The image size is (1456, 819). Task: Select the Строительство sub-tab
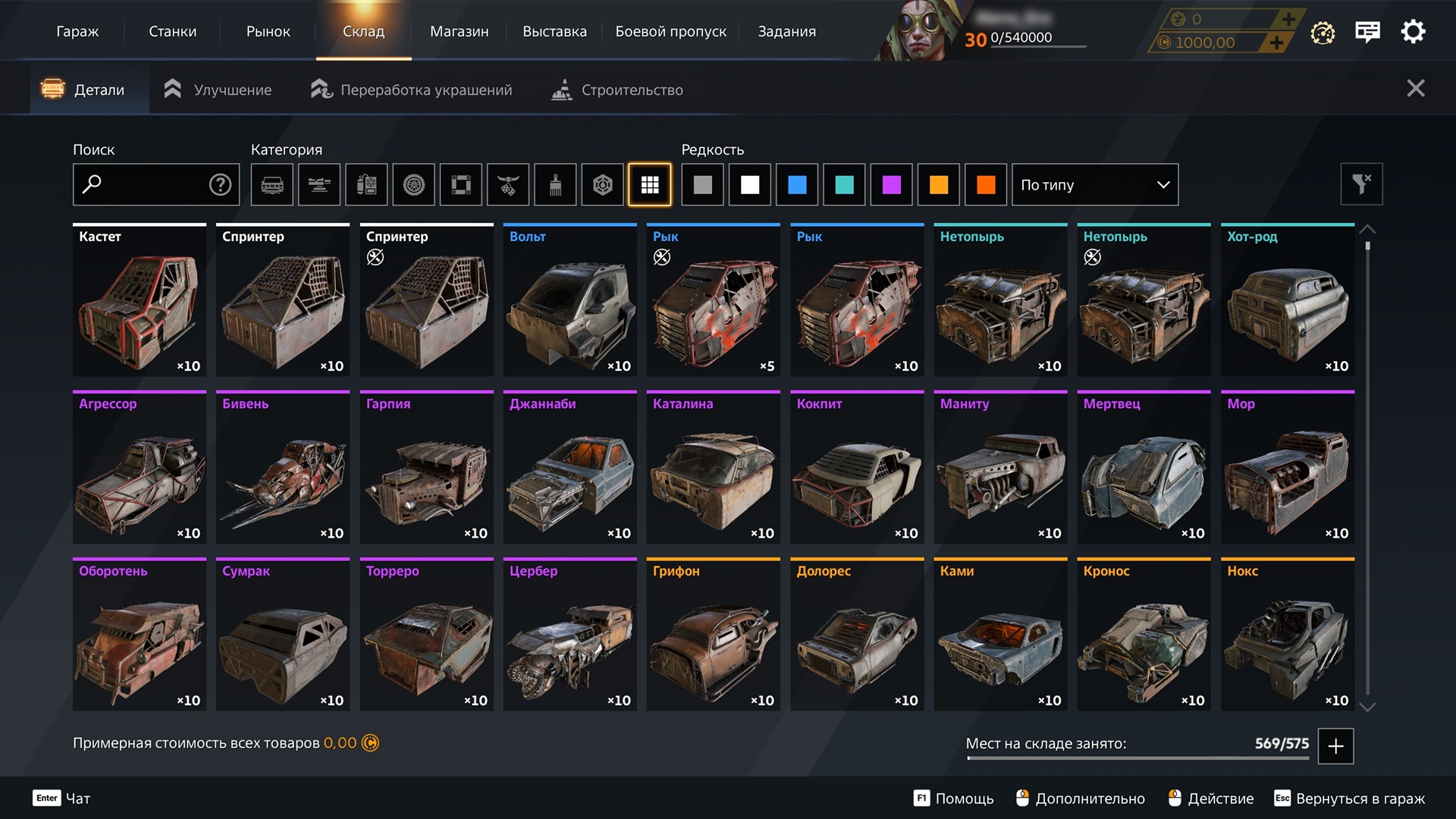click(x=617, y=89)
